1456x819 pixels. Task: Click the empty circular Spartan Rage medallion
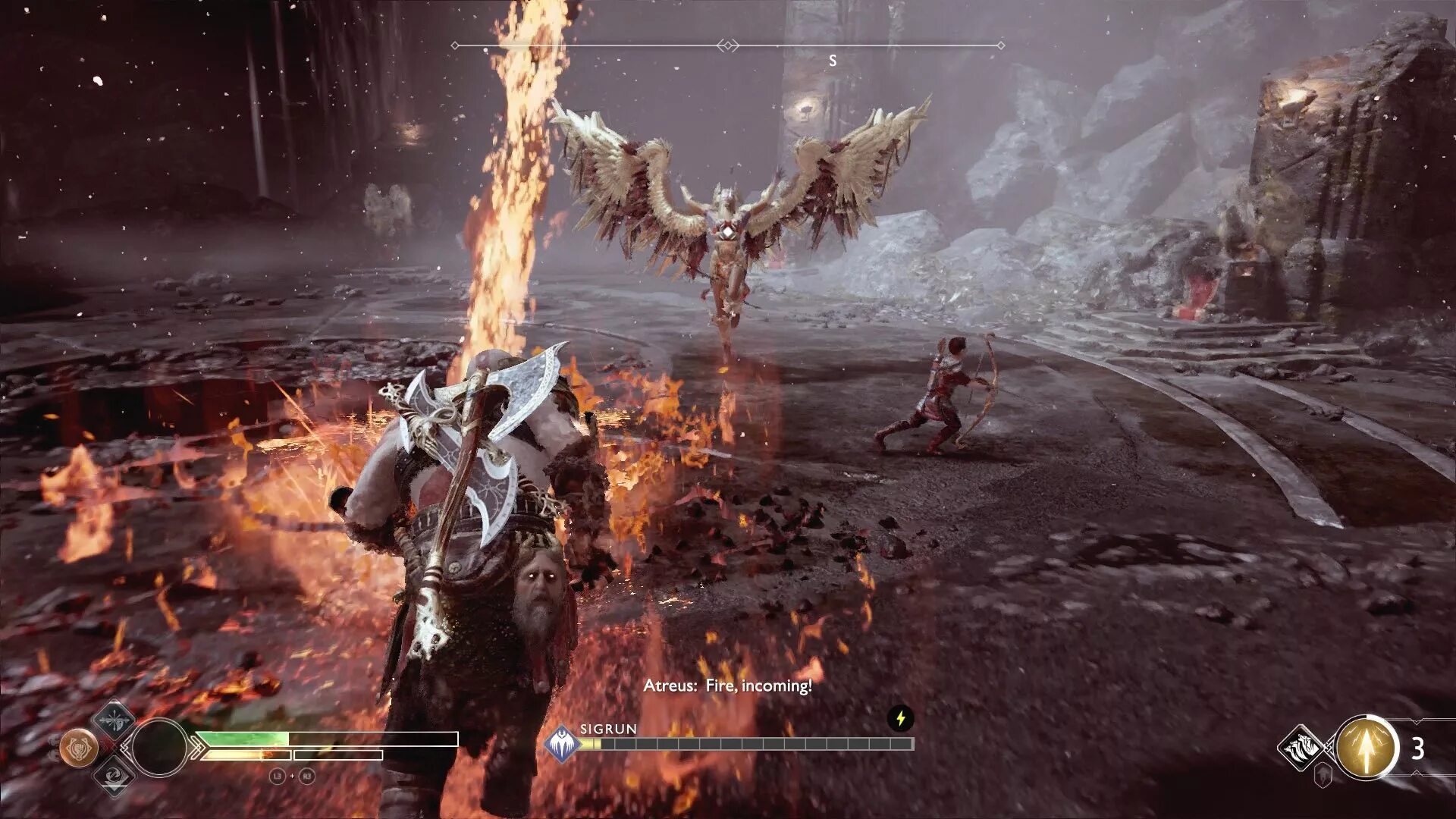[x=159, y=748]
